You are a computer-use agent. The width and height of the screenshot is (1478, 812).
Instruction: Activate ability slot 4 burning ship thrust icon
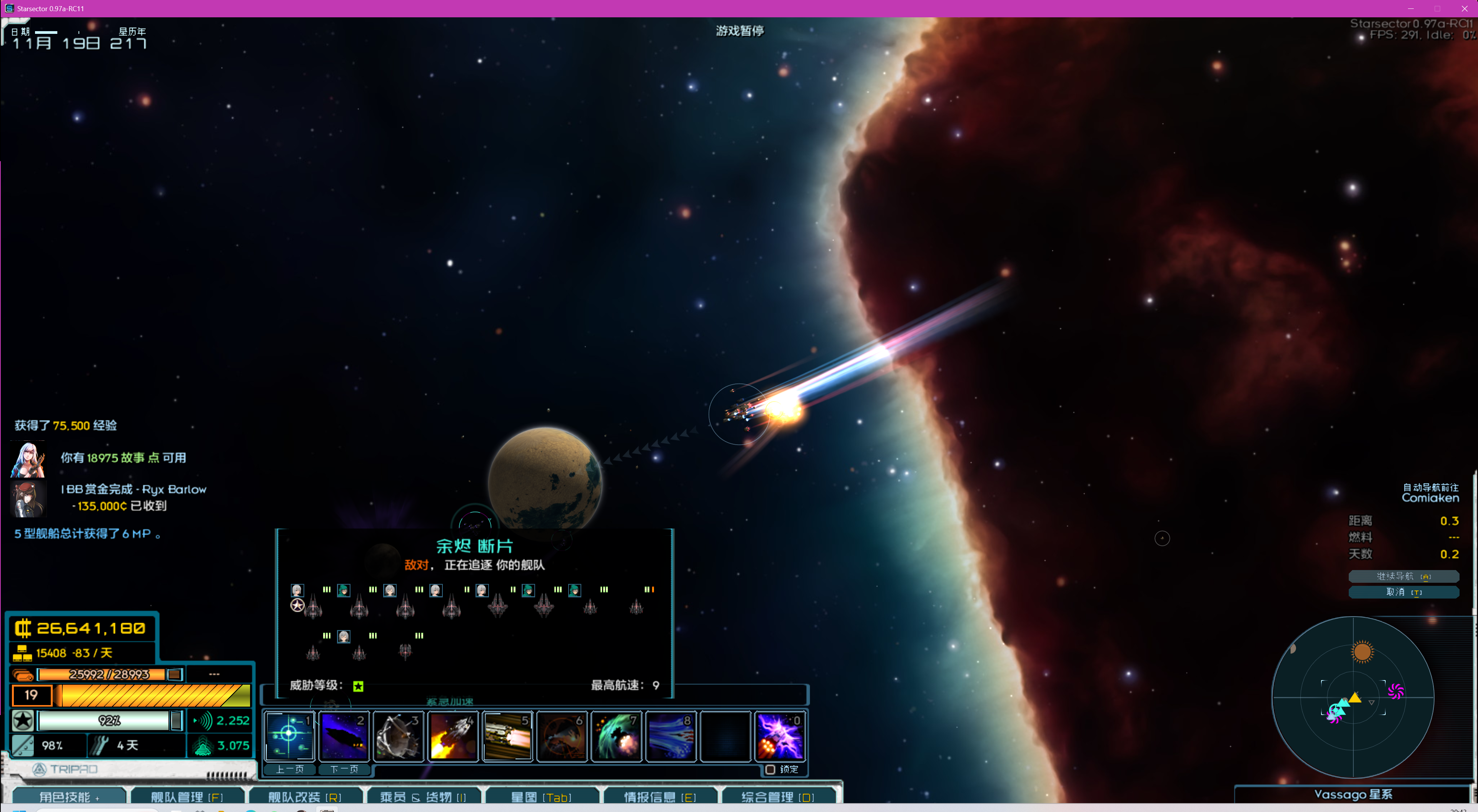[453, 736]
